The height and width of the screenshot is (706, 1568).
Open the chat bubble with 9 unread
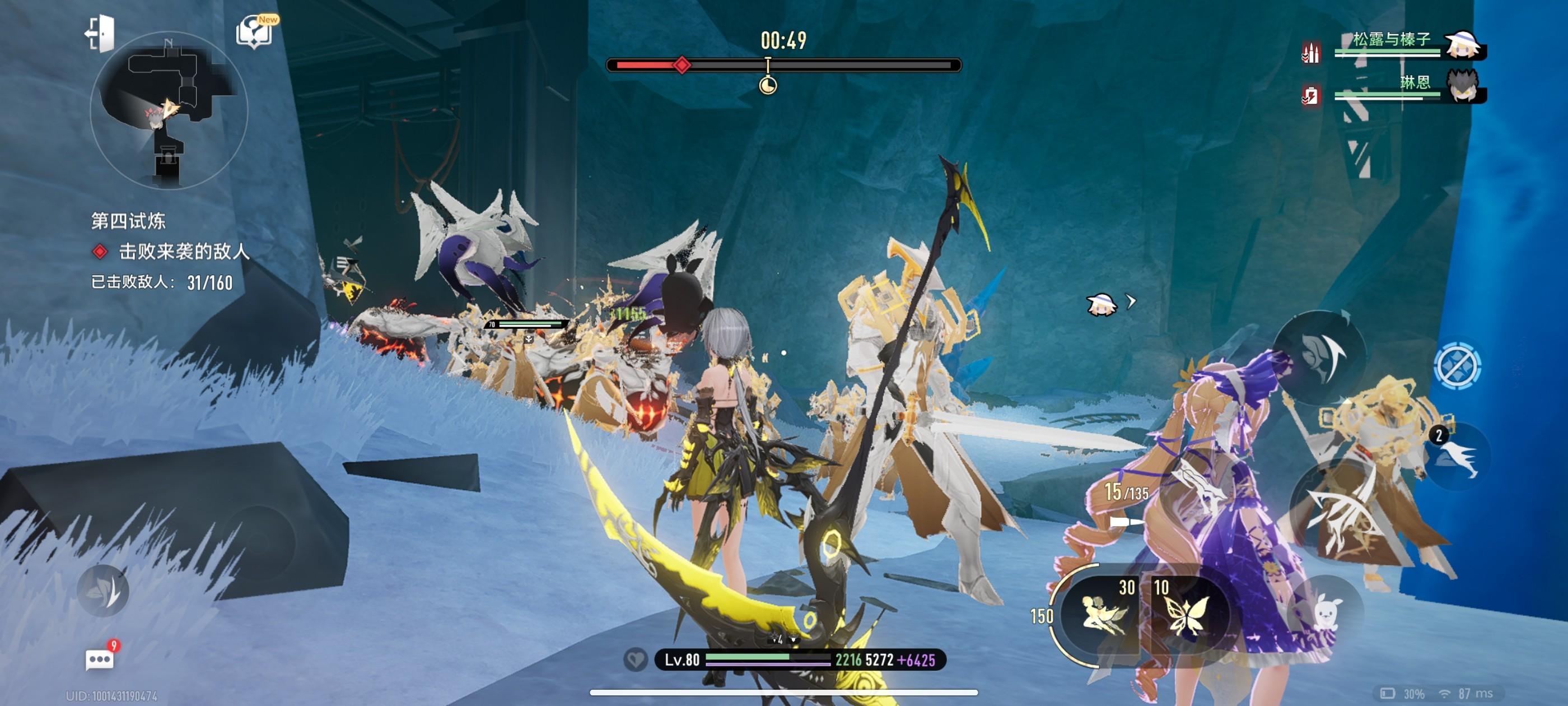(x=100, y=659)
